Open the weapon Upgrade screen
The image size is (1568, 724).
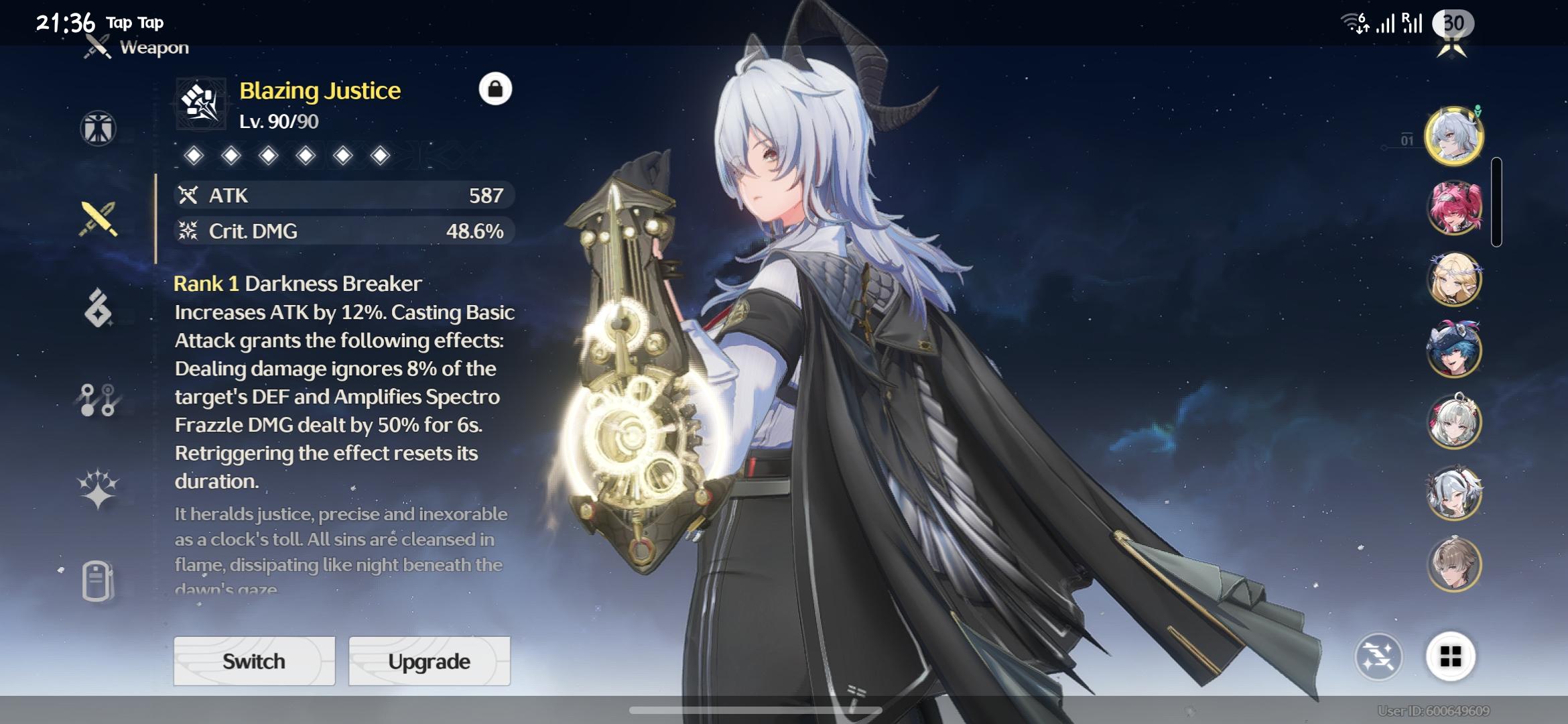point(429,661)
